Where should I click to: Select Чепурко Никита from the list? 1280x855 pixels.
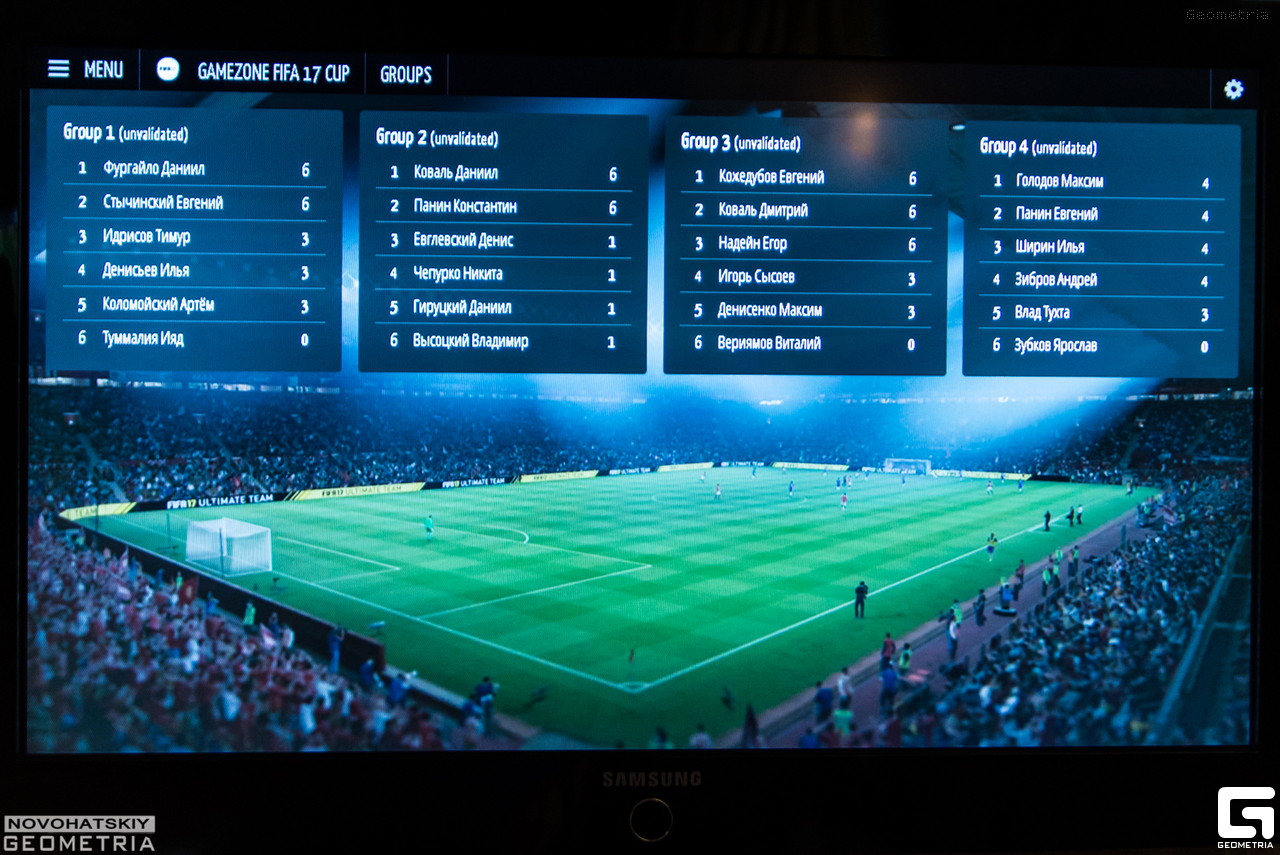point(458,274)
